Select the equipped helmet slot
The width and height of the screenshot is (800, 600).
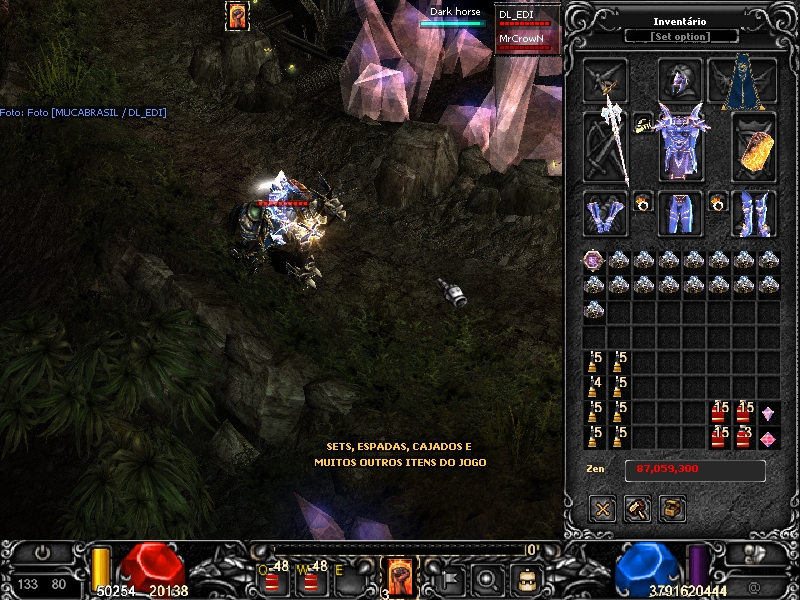click(x=681, y=80)
